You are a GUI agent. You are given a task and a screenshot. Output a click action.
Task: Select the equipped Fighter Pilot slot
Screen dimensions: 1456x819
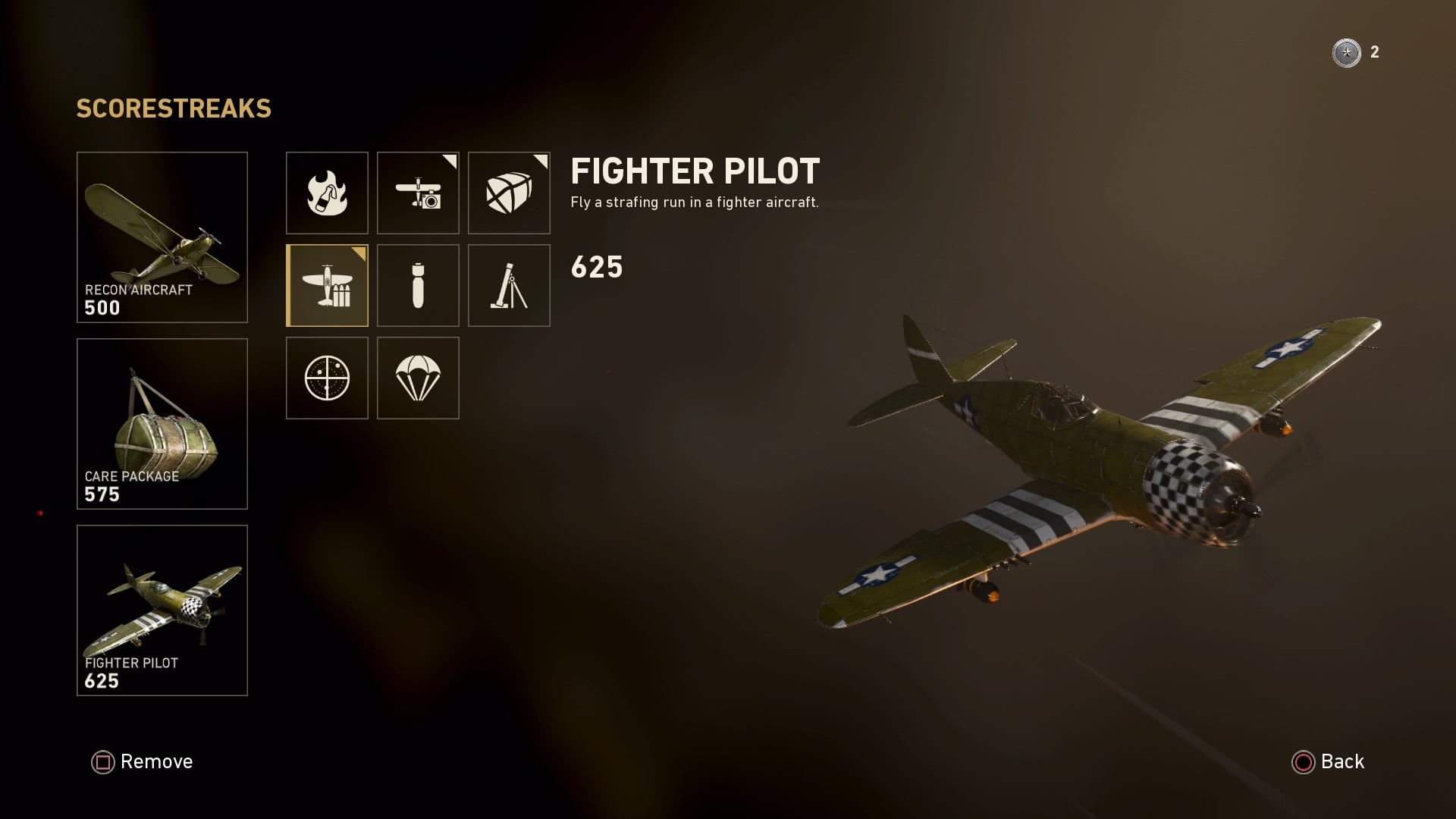pyautogui.click(x=162, y=610)
